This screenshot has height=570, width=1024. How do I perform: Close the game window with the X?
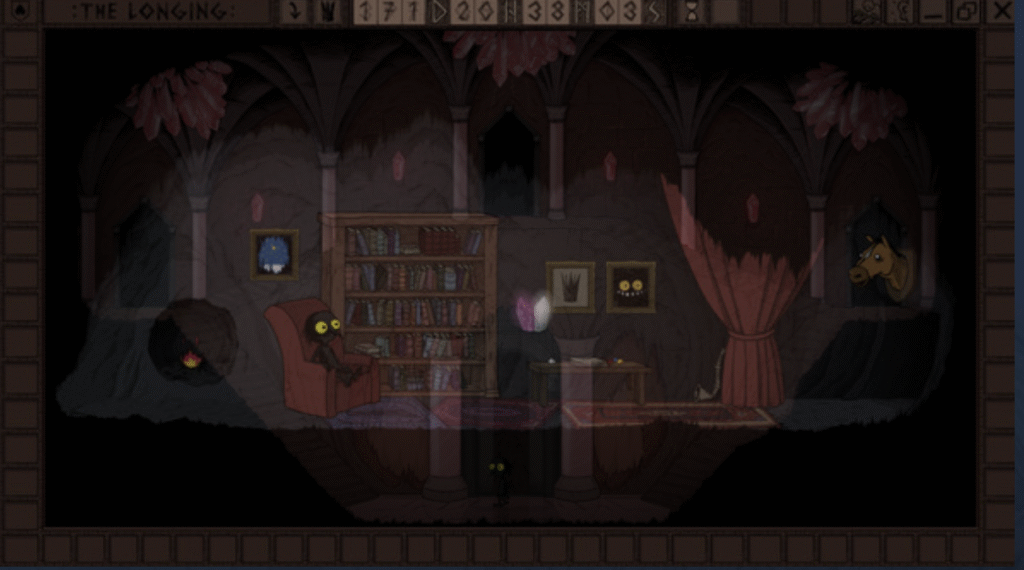pyautogui.click(x=1003, y=11)
